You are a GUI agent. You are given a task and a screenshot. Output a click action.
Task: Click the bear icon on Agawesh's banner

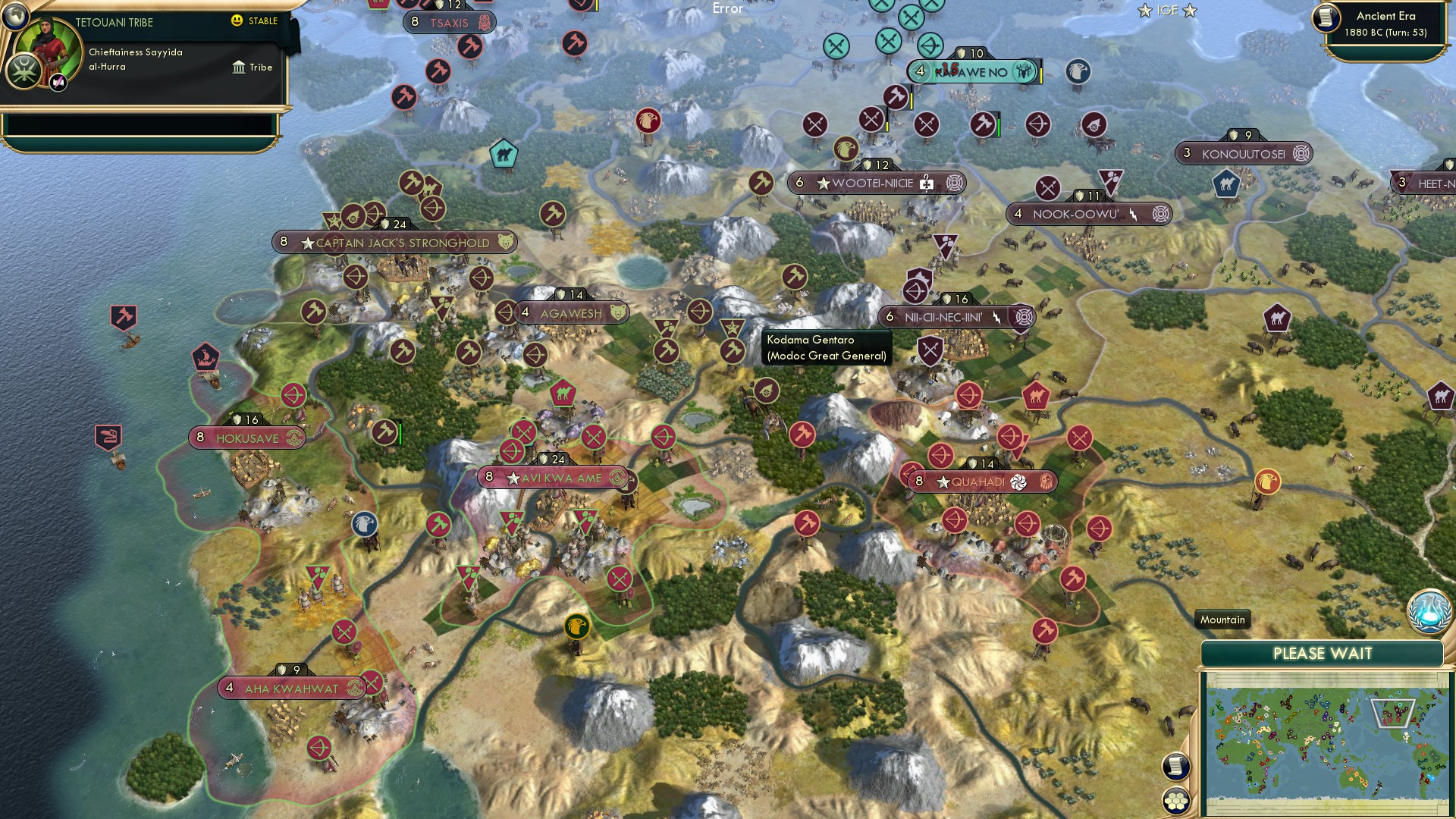616,312
